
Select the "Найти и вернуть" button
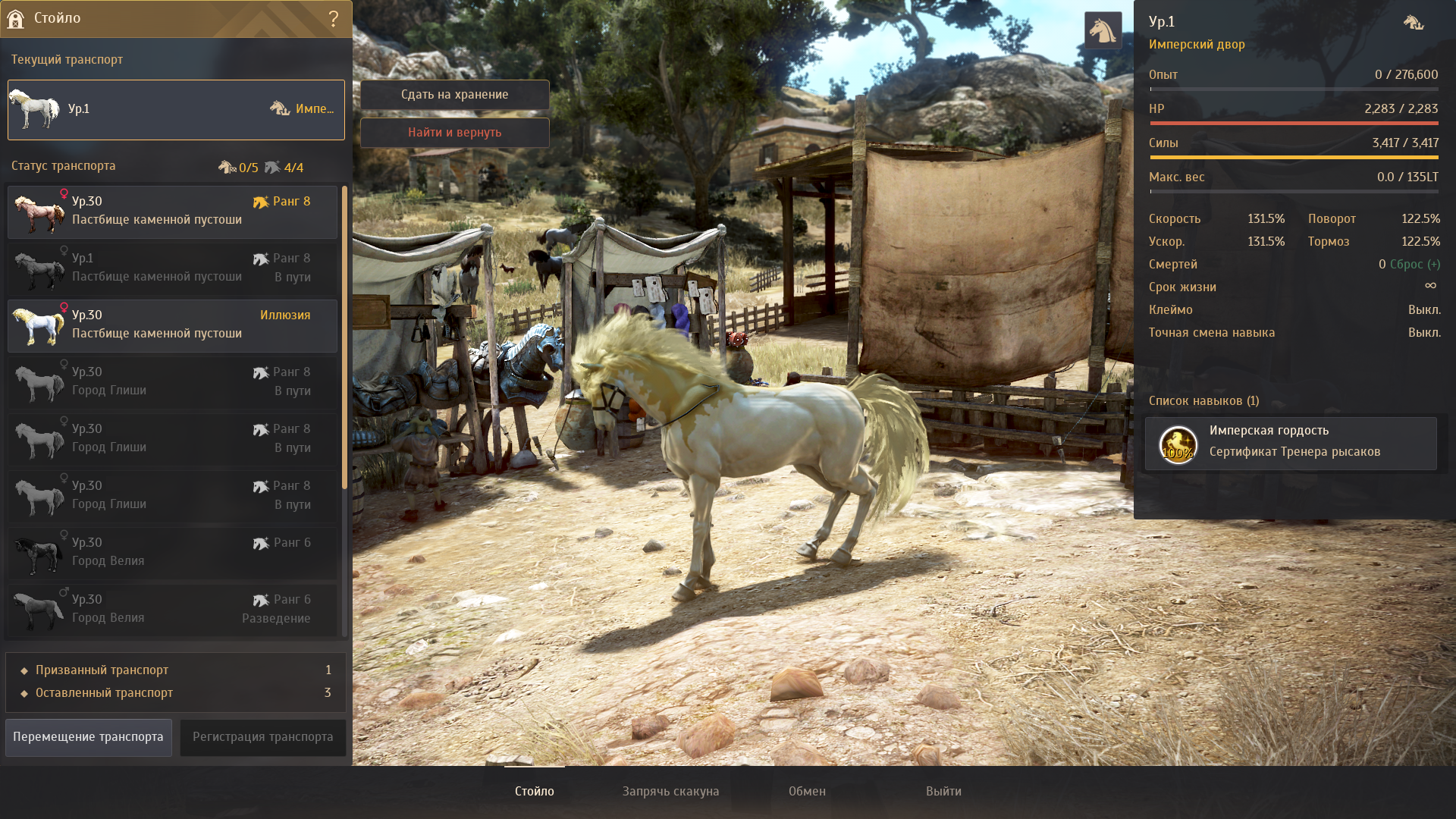(454, 133)
